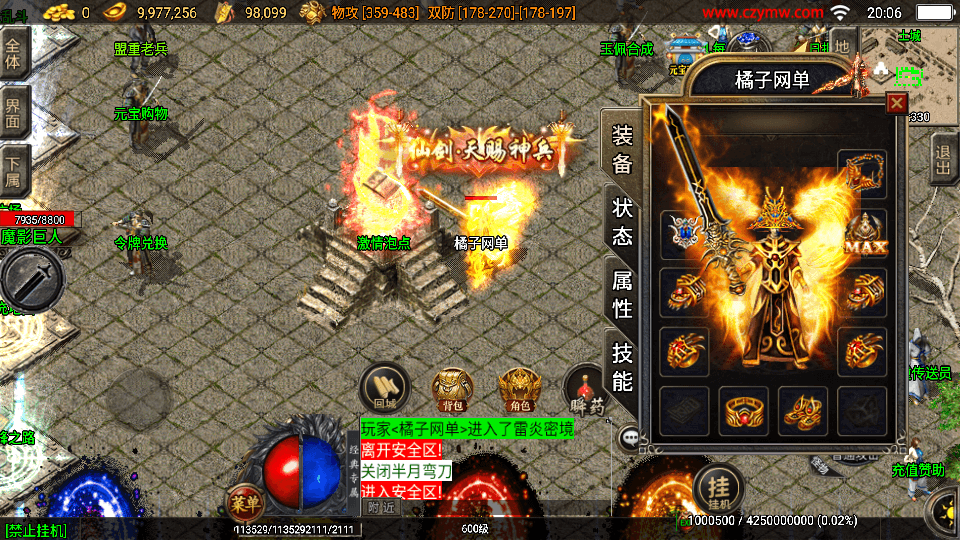Close the character equipment panel

pyautogui.click(x=896, y=103)
